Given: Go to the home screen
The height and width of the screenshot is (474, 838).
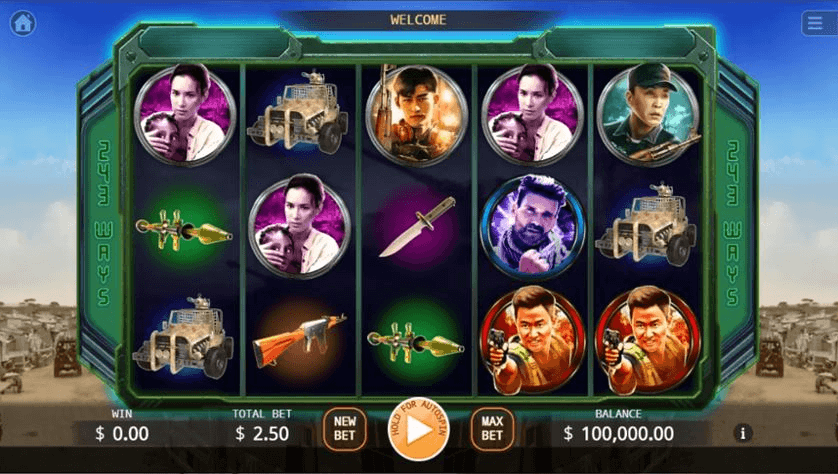Looking at the screenshot, I should tap(22, 23).
